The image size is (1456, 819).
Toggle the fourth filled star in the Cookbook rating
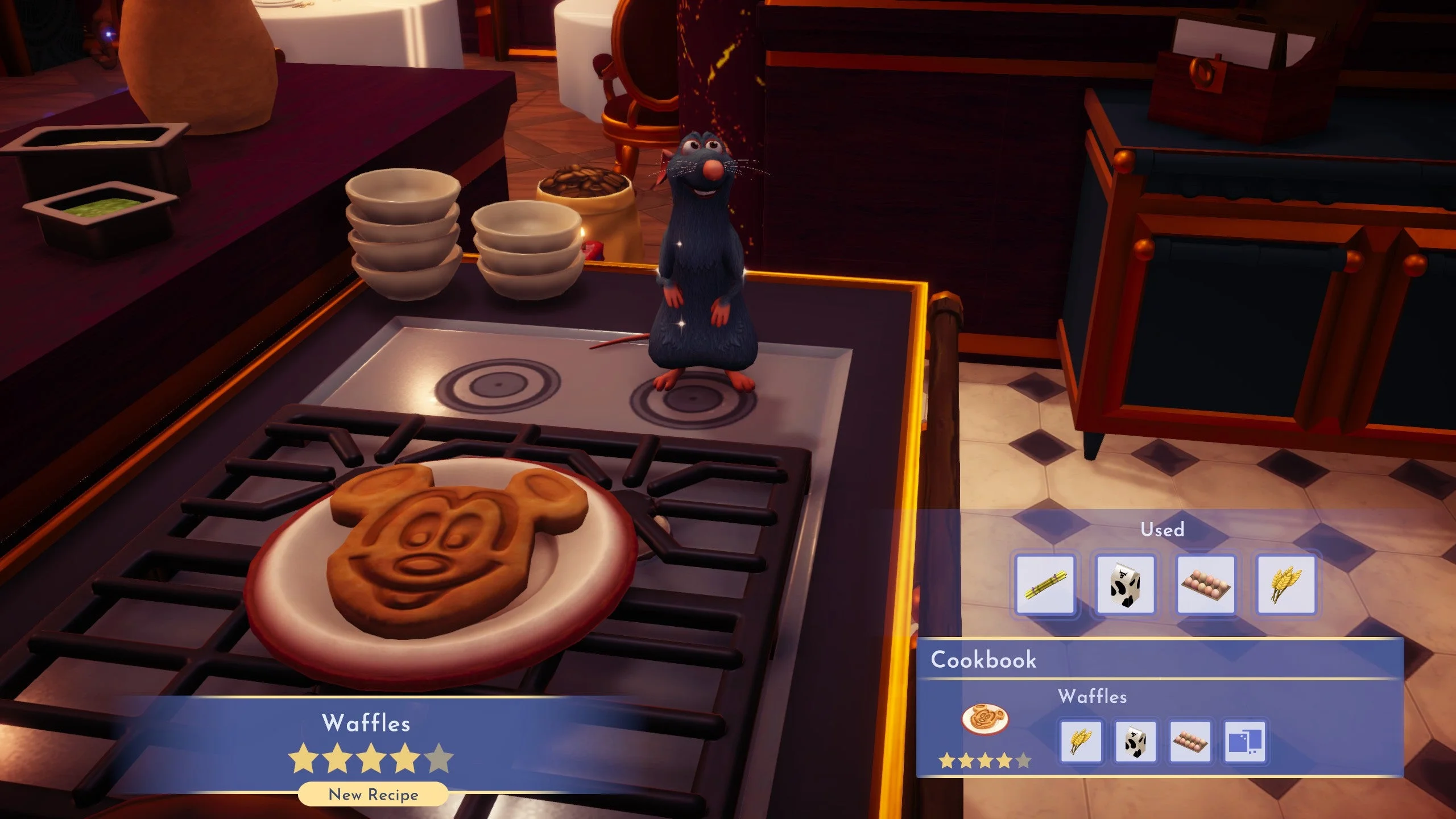point(1005,763)
